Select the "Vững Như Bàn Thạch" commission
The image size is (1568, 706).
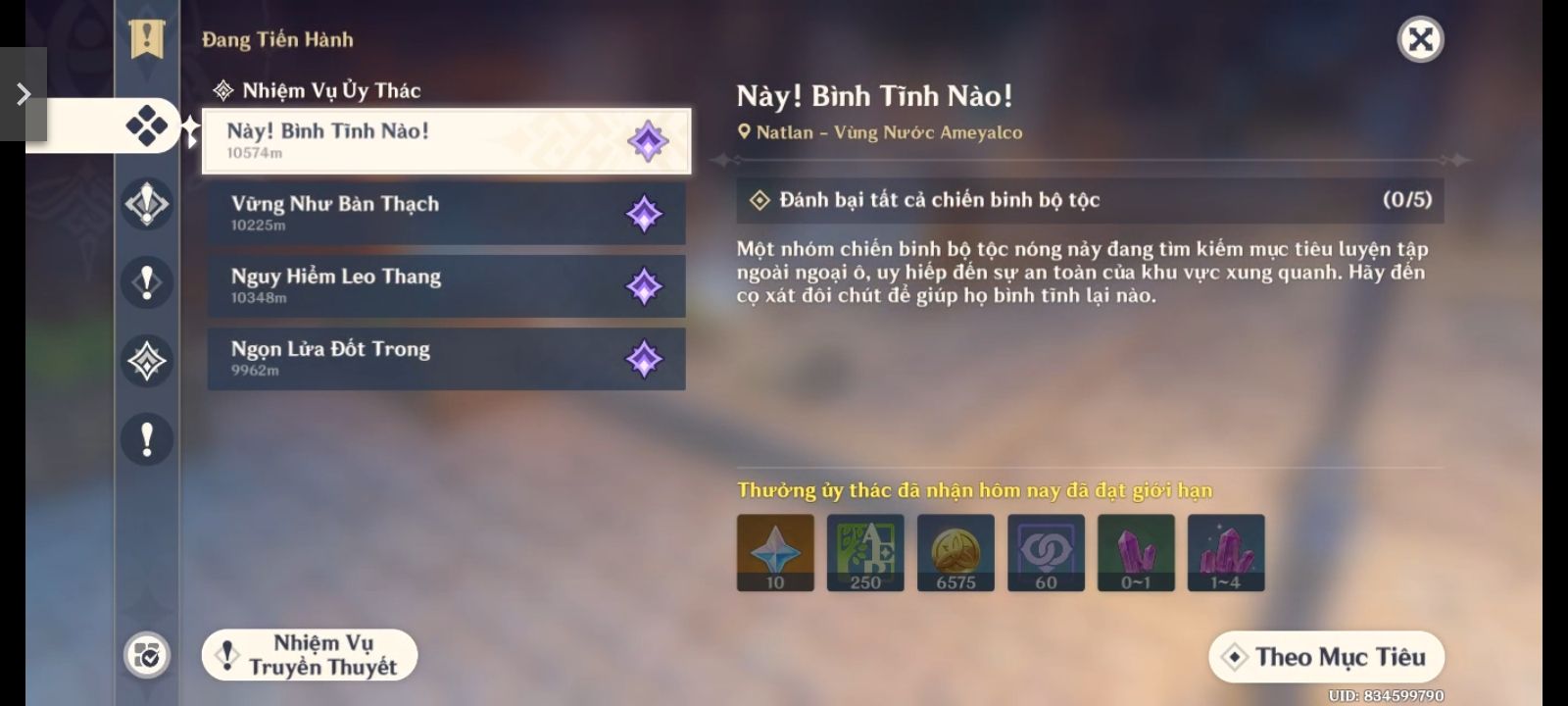tap(446, 214)
